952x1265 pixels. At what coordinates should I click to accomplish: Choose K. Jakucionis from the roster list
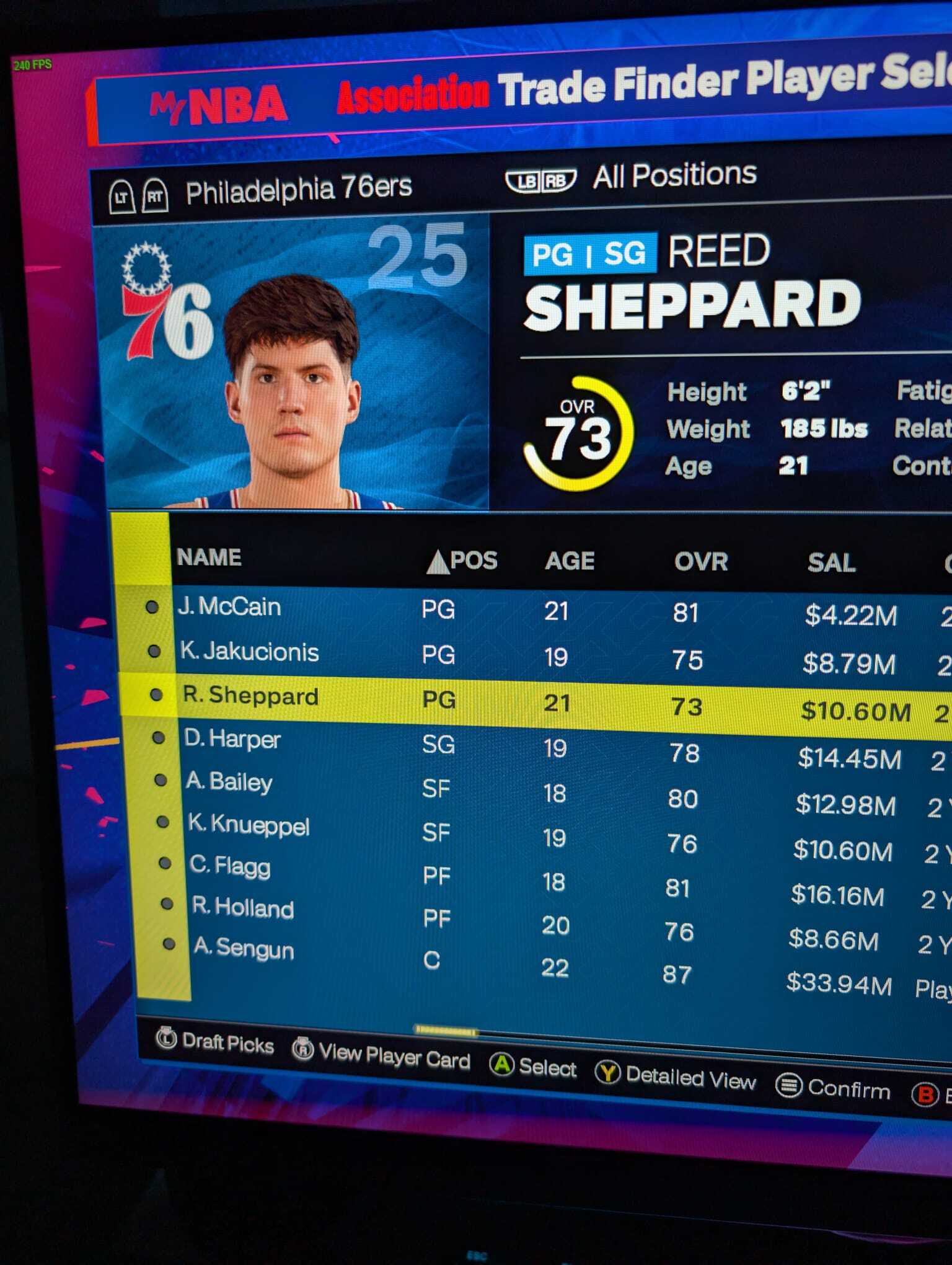(x=249, y=652)
